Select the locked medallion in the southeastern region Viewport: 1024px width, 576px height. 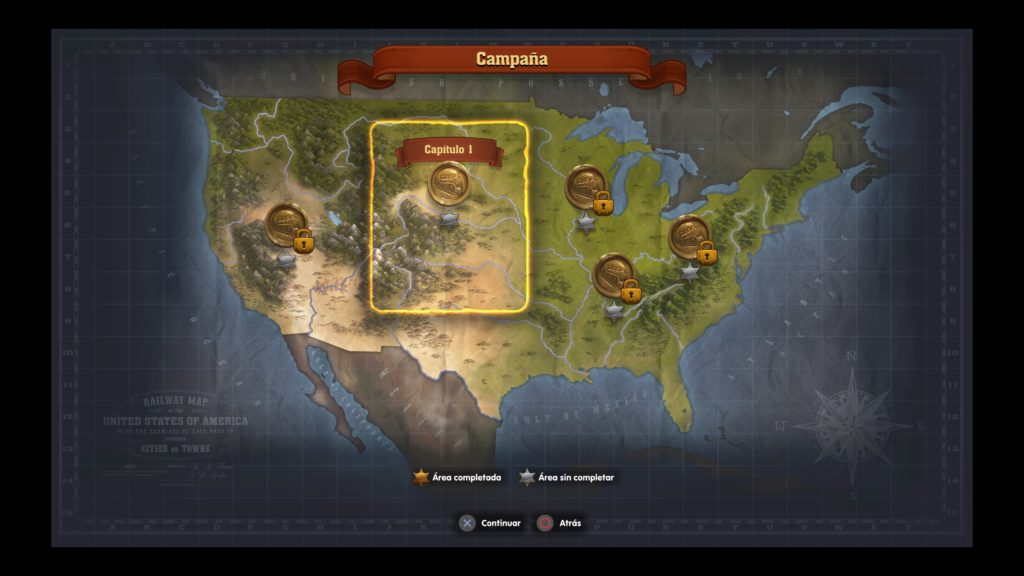click(614, 275)
